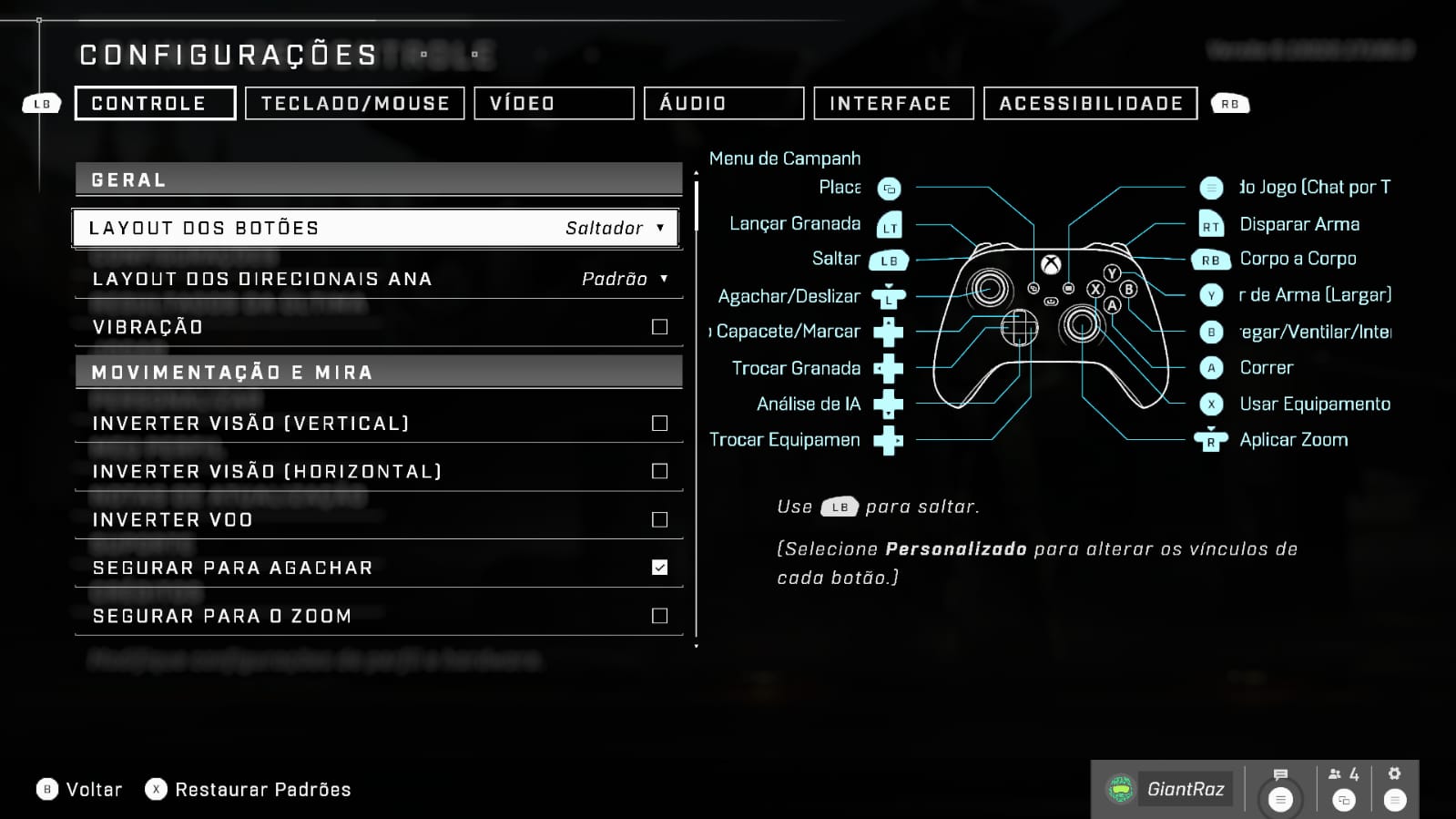Screen dimensions: 1456x819
Task: Go to the Áudio tab
Action: [724, 103]
